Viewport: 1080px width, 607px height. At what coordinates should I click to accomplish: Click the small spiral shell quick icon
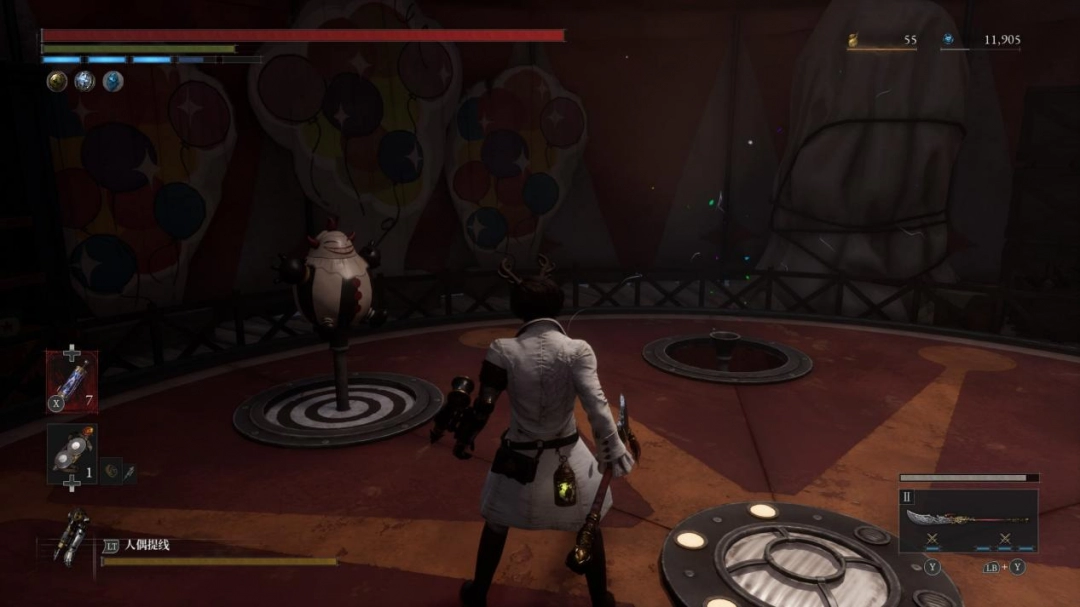tap(111, 469)
